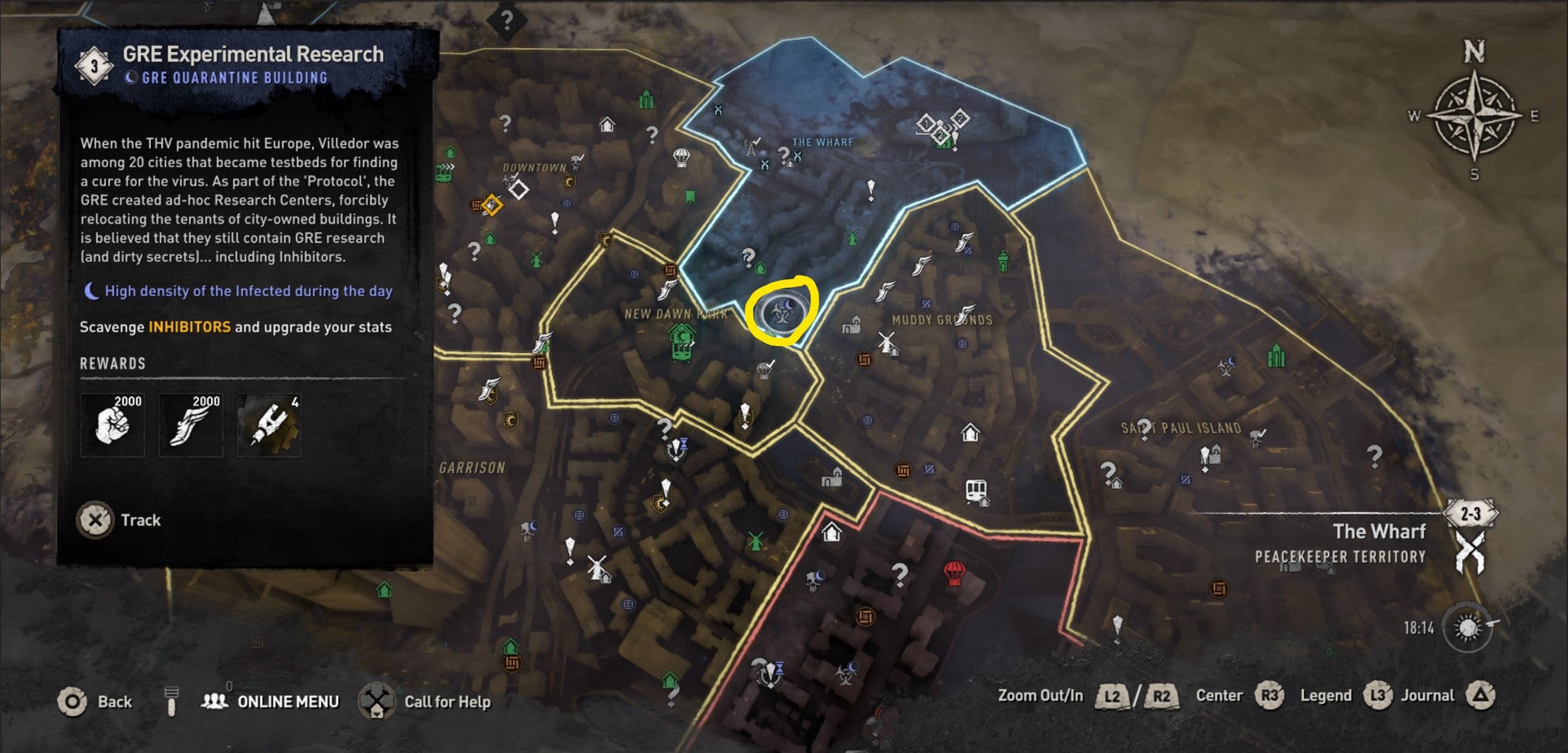Viewport: 1568px width, 753px height.
Task: Select the Inhibitor x4 reward icon
Action: click(x=269, y=424)
